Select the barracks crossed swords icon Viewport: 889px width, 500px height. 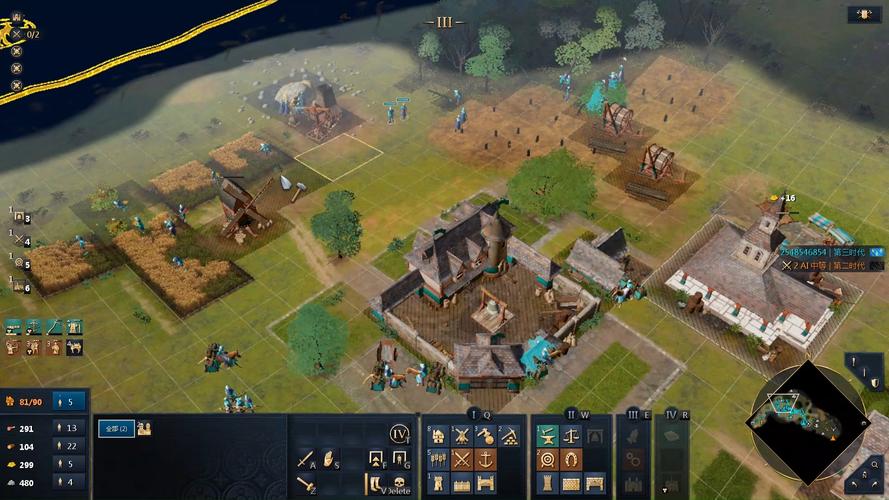[x=461, y=459]
